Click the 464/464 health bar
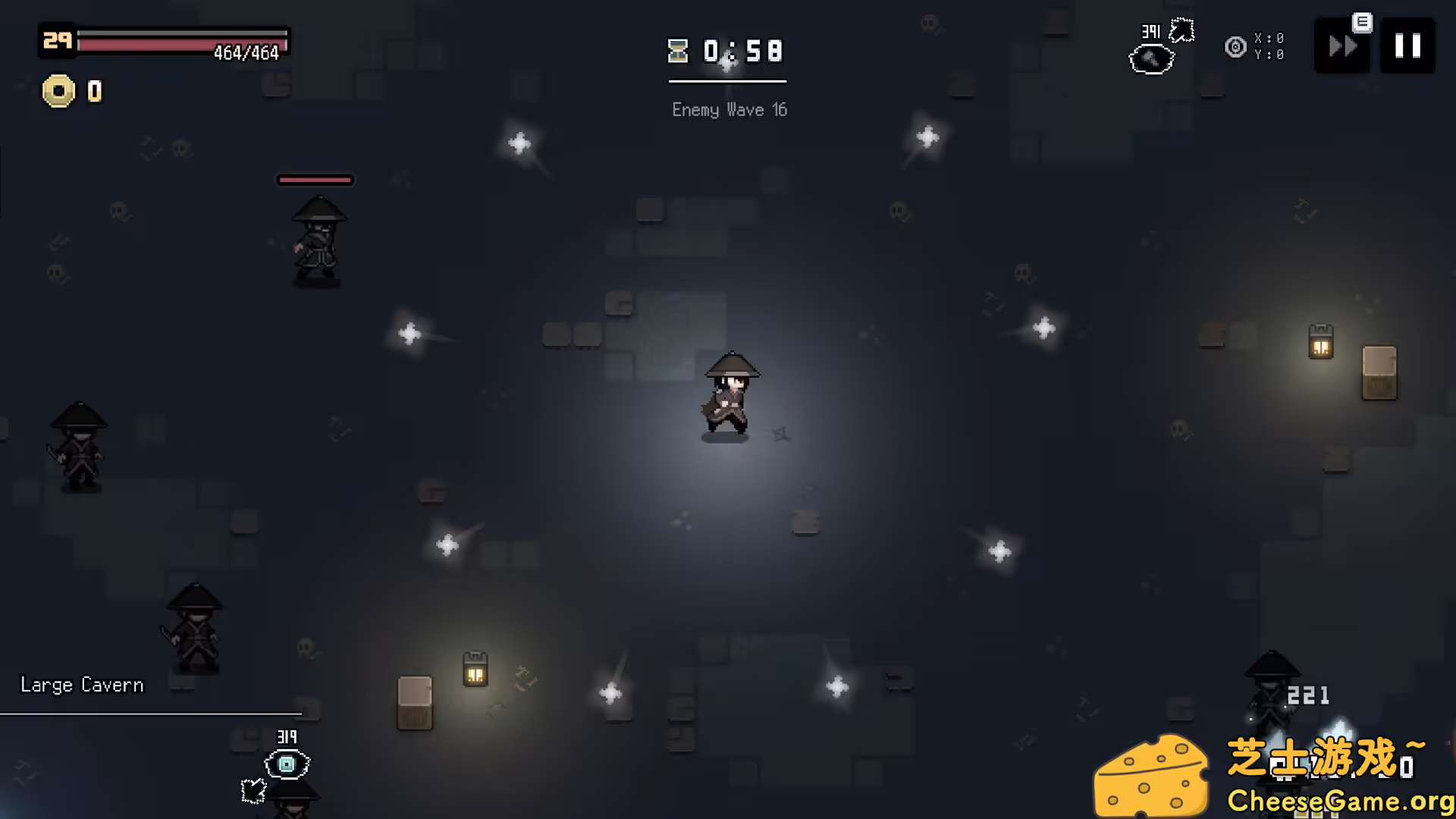Screen dimensions: 1456x819 coord(182,43)
